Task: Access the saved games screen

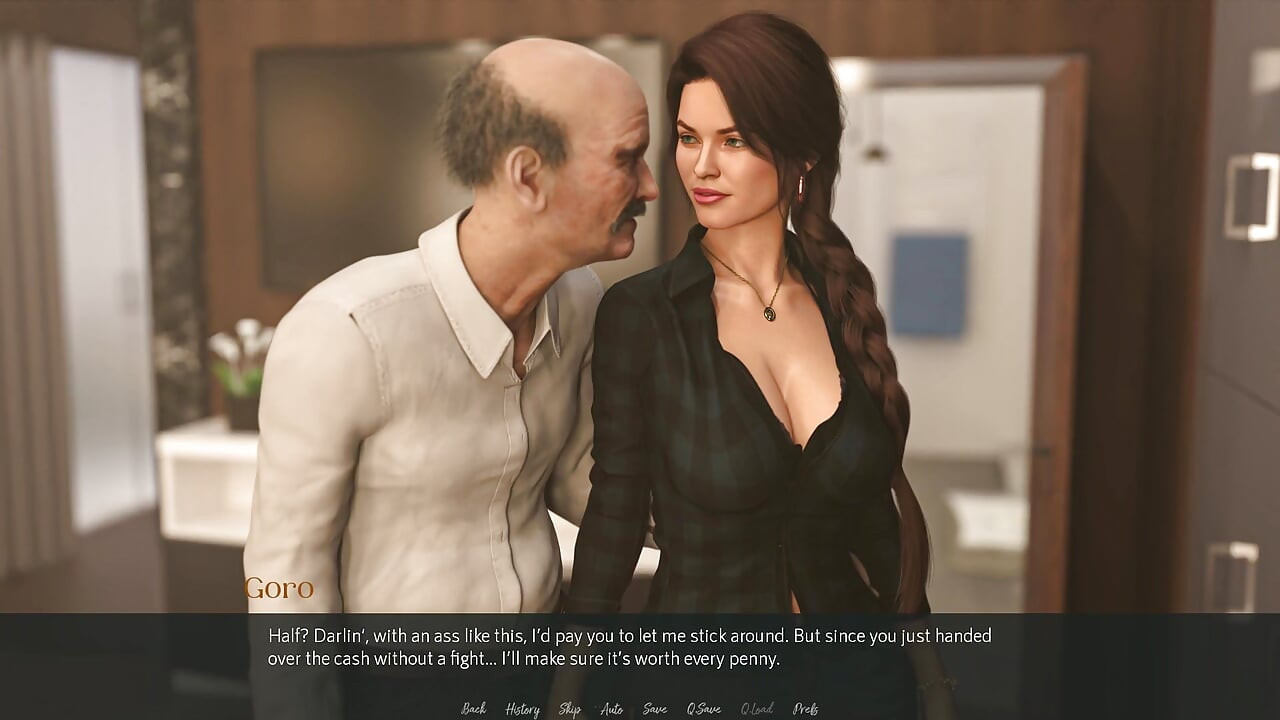Action: (x=656, y=709)
